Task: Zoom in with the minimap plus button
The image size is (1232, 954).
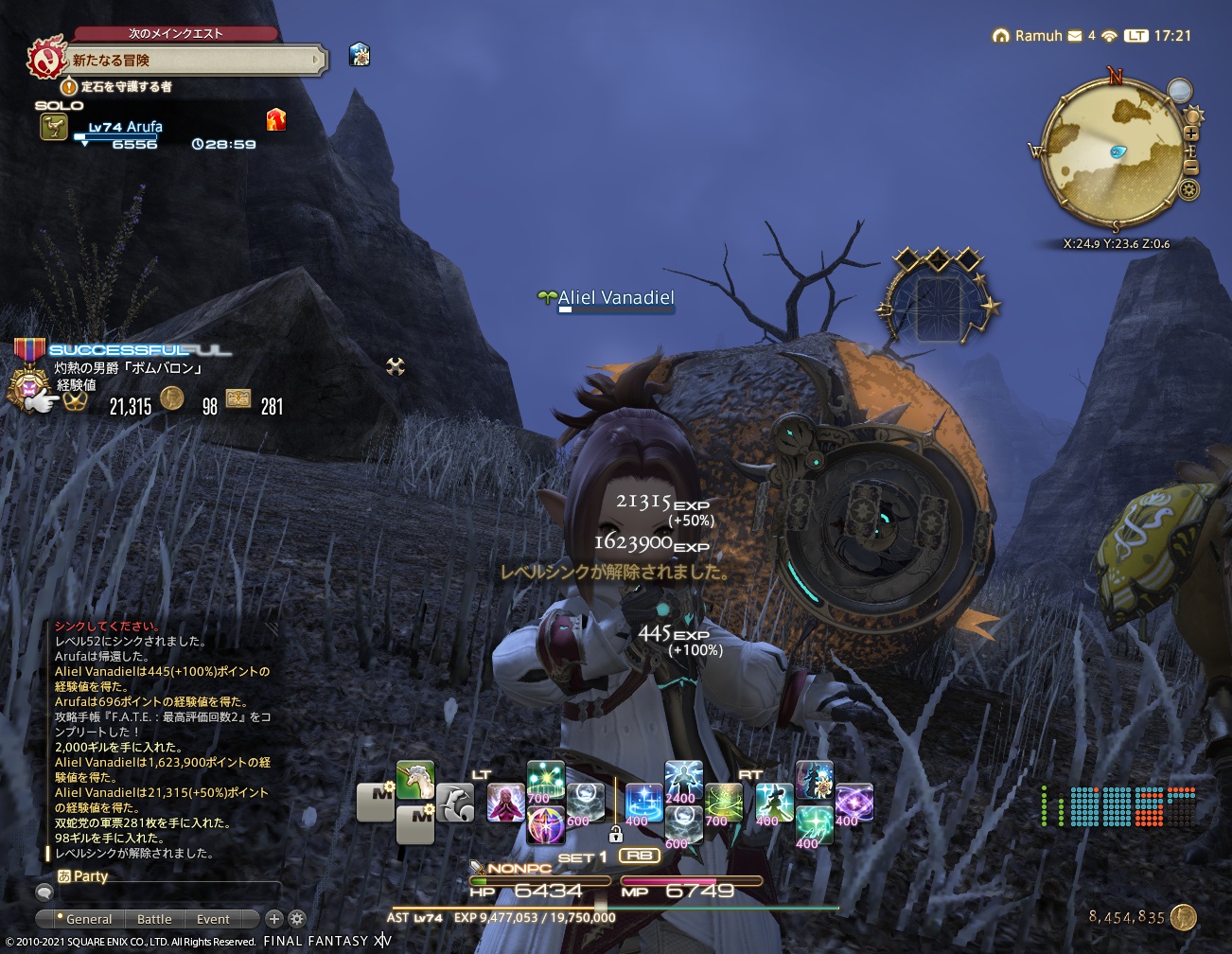Action: point(1191,134)
